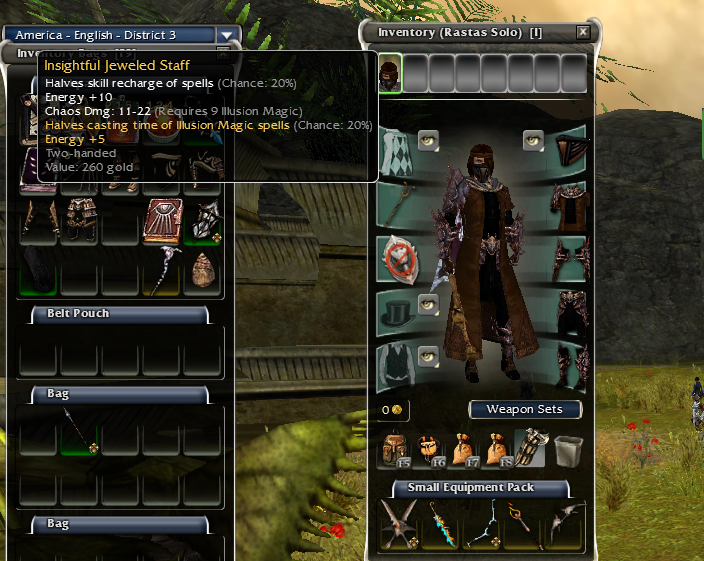Select the backpack icon labeled F5

click(394, 450)
